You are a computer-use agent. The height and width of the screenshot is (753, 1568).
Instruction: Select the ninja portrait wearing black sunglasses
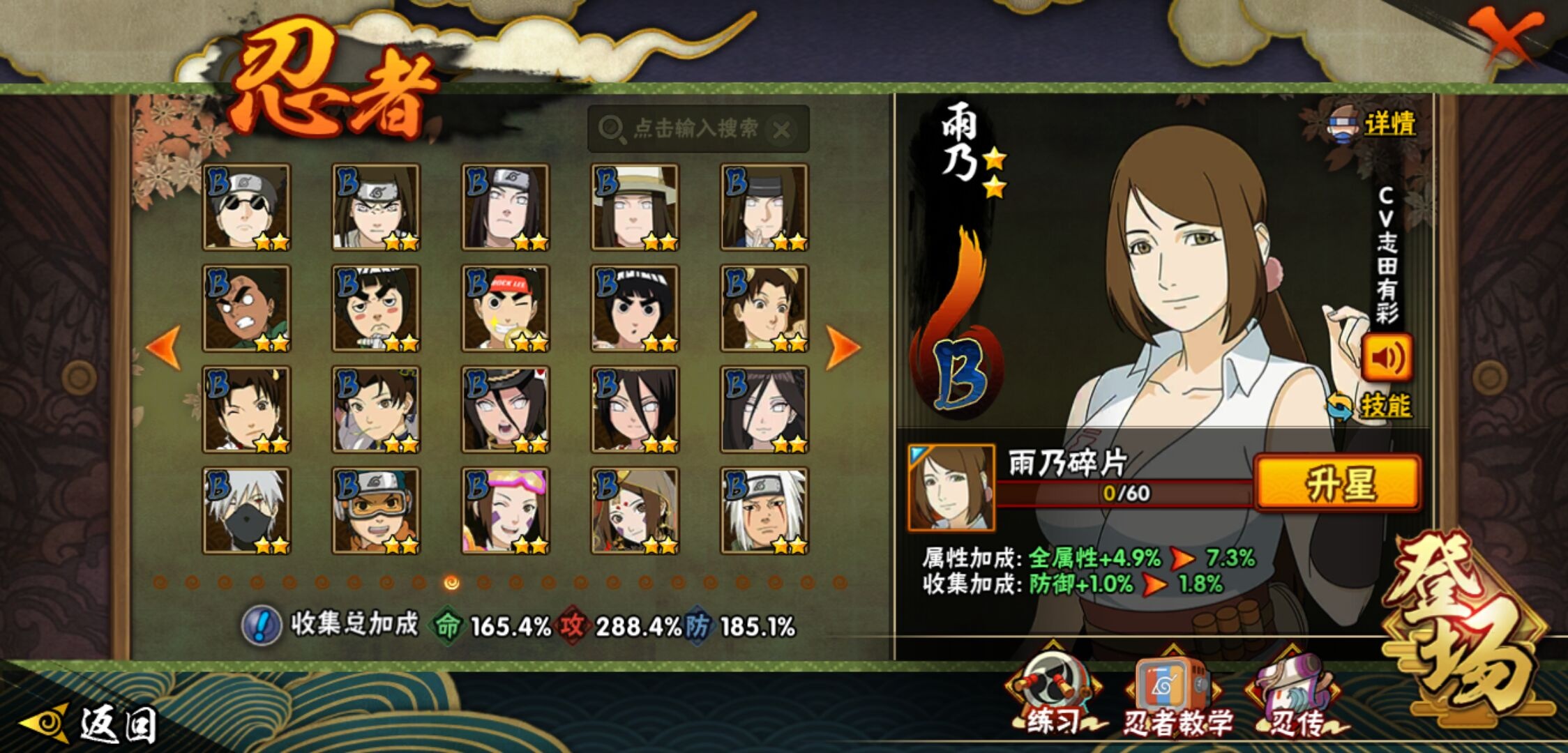pos(246,207)
